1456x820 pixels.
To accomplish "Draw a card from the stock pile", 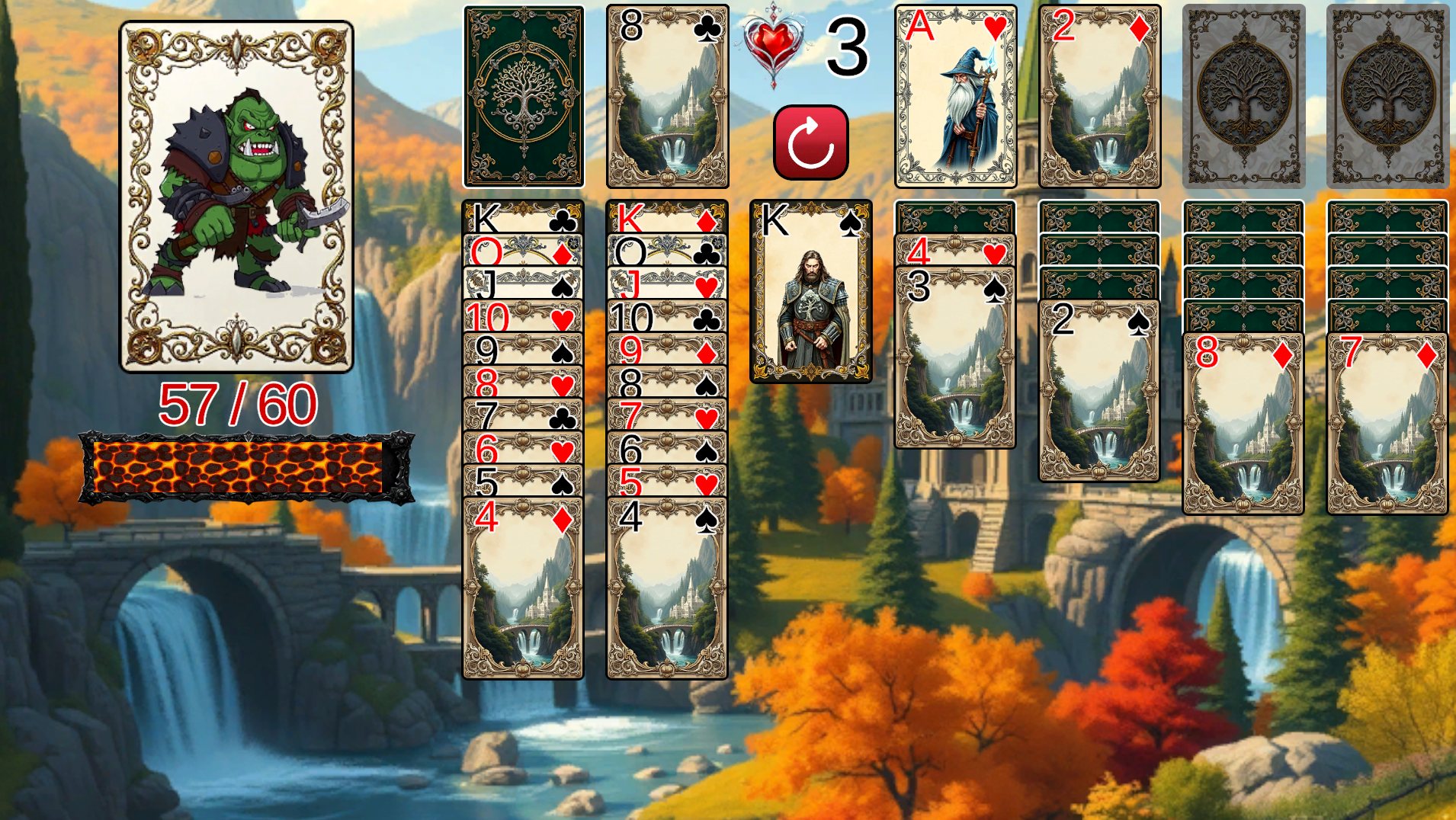I will click(523, 96).
